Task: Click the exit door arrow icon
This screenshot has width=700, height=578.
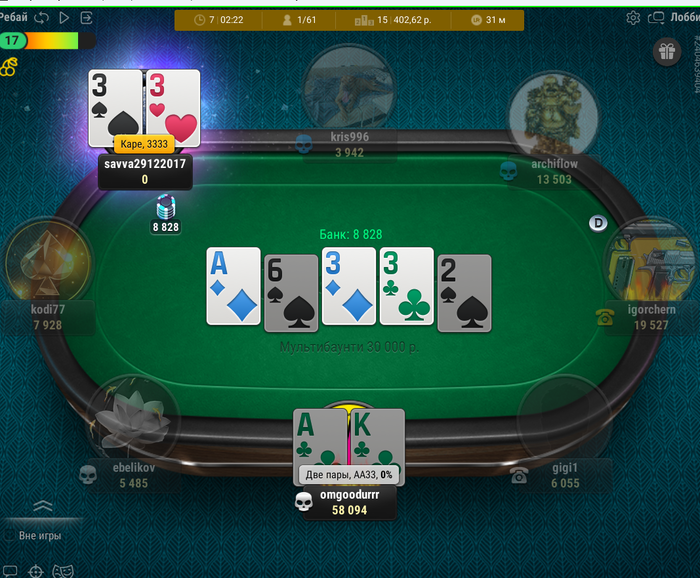Action: pos(87,18)
